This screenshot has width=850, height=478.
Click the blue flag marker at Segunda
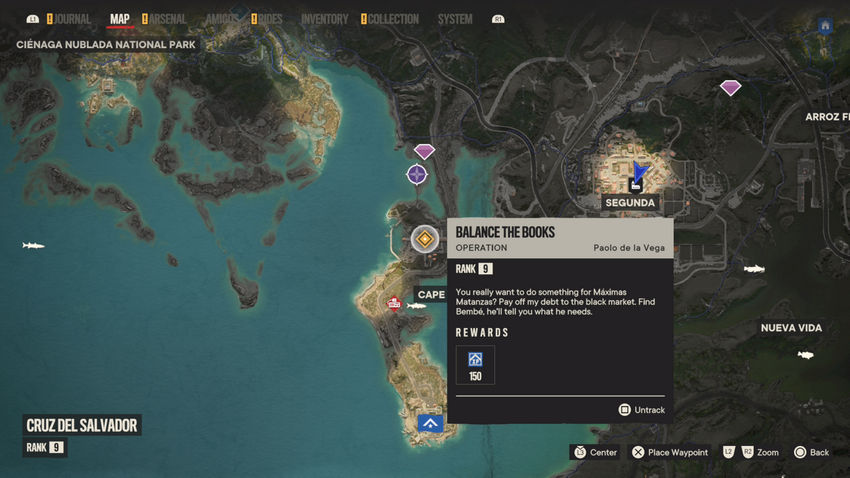coord(638,176)
